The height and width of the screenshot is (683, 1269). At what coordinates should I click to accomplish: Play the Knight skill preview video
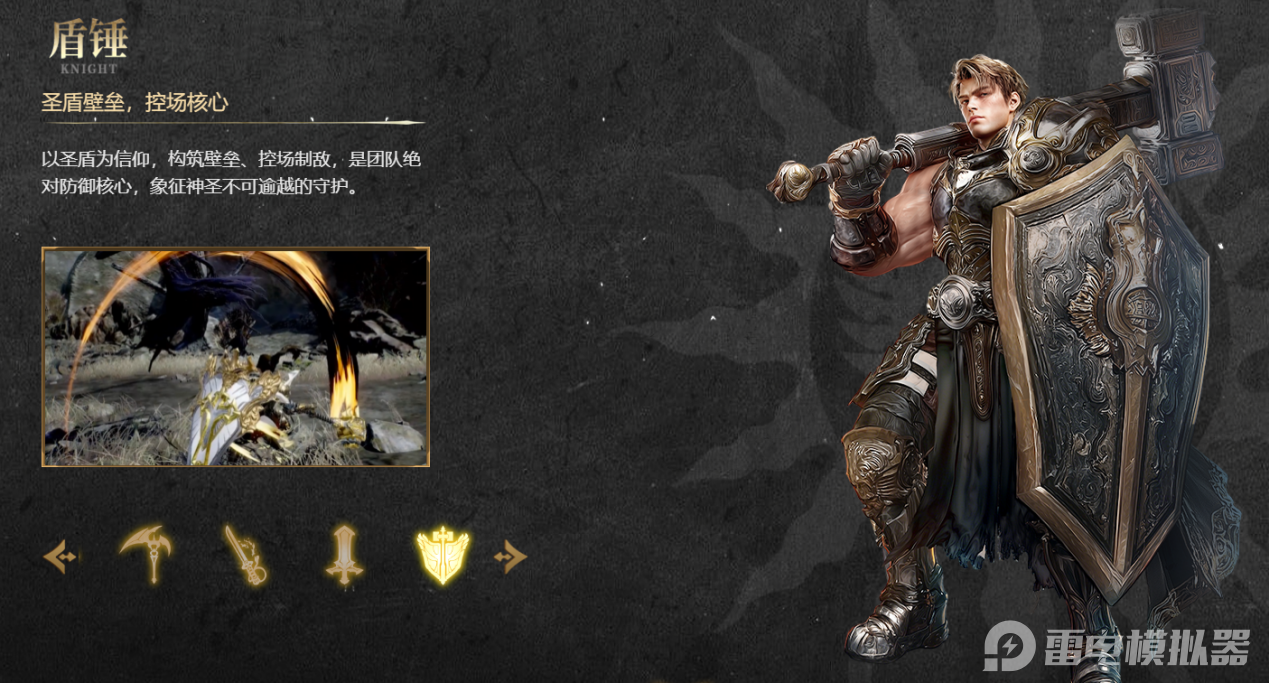235,357
